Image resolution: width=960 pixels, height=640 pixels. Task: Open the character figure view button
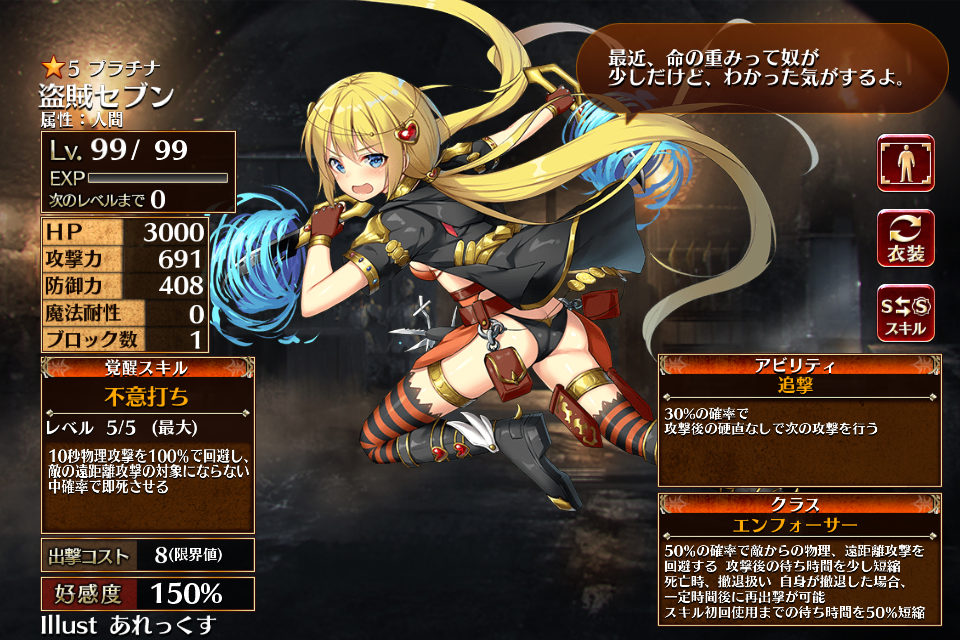906,163
